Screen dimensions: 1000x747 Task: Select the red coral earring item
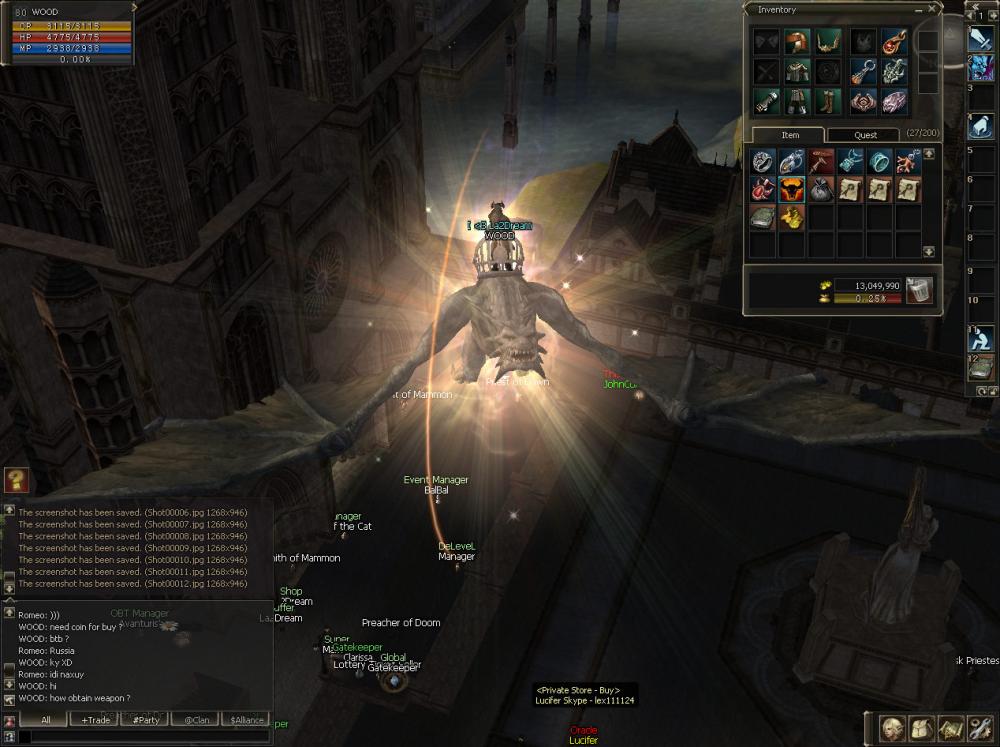(909, 160)
